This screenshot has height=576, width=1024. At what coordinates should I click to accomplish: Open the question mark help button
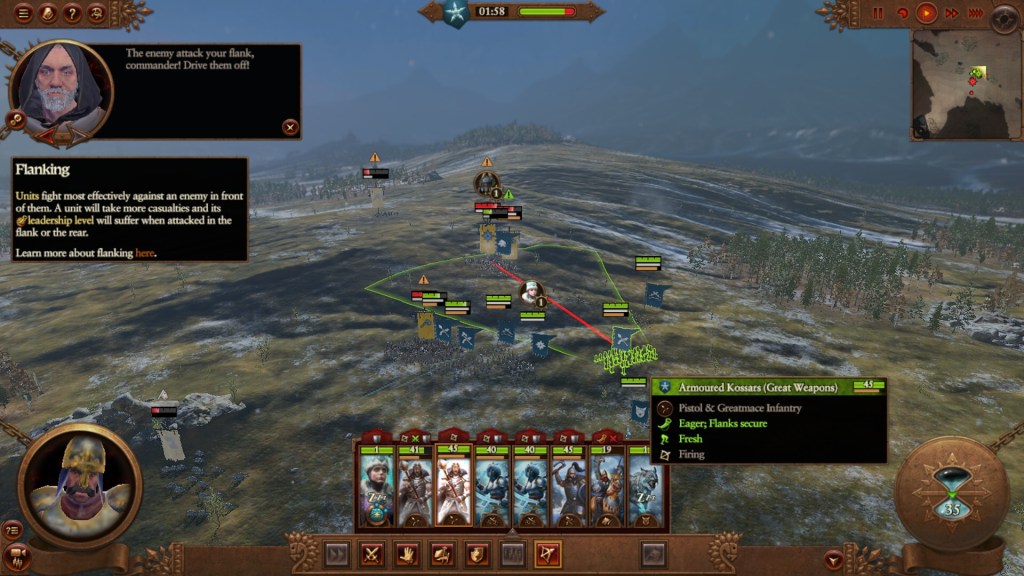coord(72,14)
